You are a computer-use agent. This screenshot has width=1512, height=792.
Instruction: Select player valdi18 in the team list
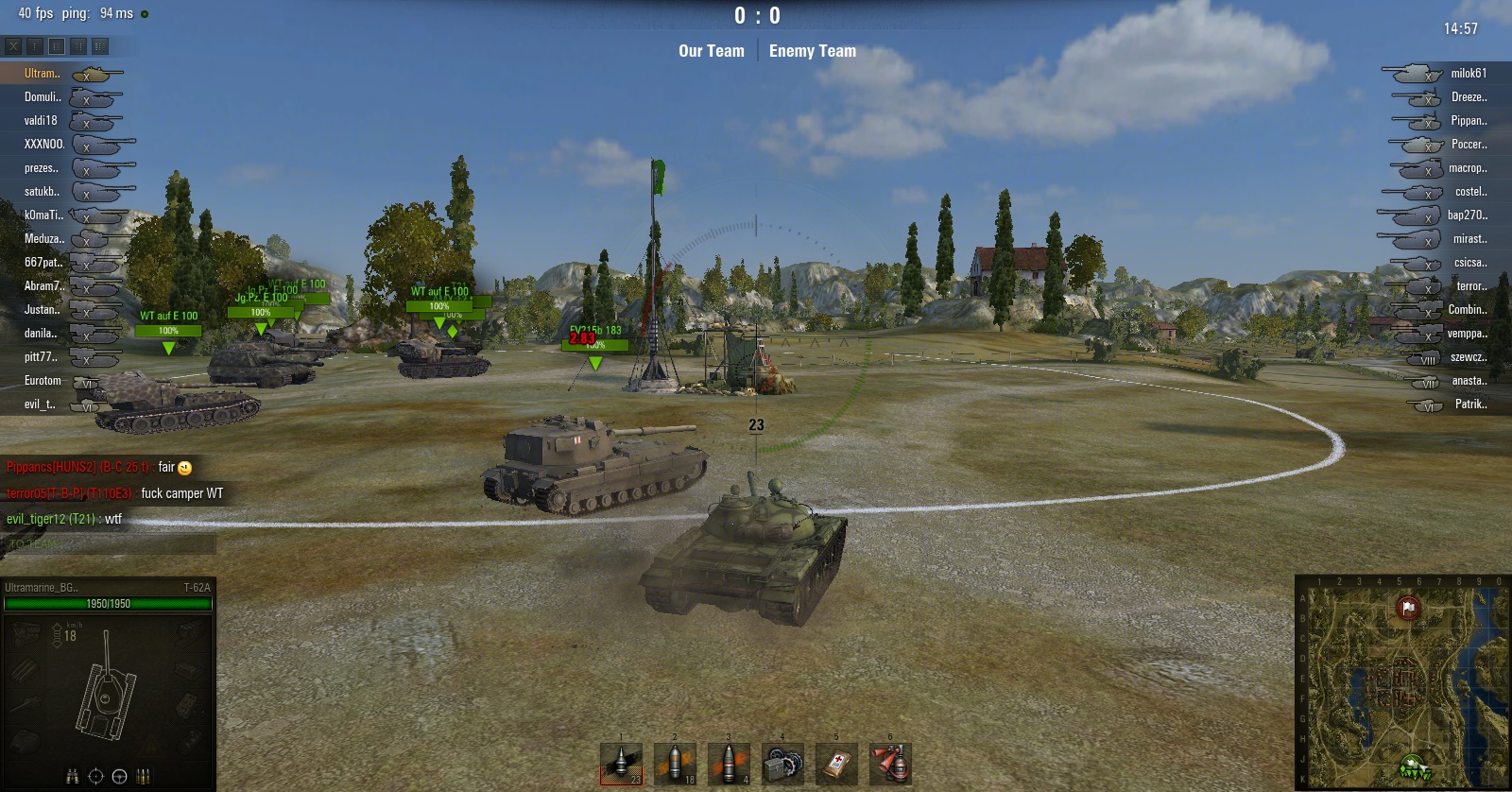click(41, 120)
